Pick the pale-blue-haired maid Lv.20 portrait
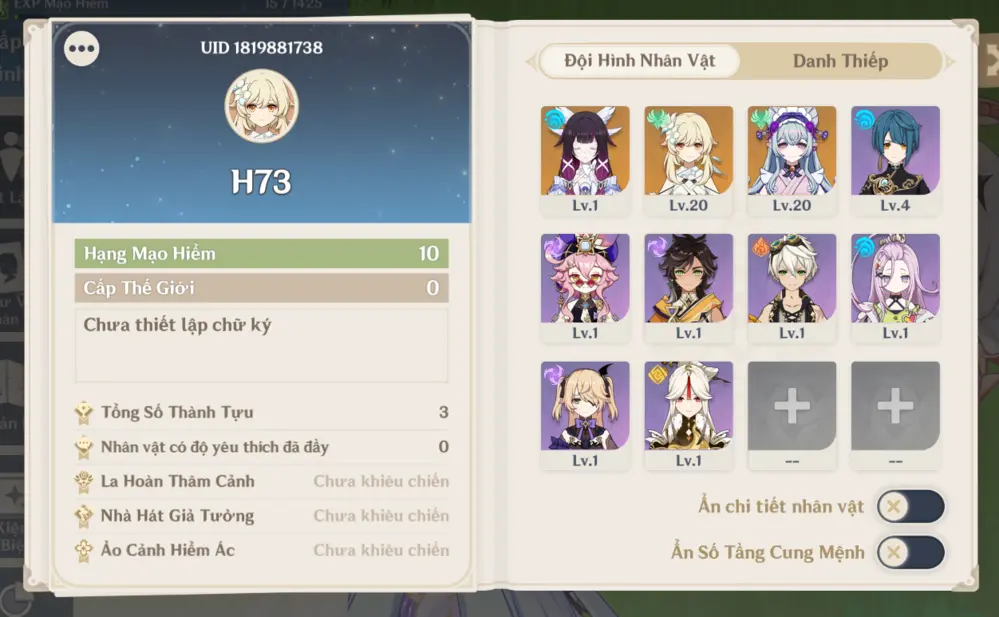This screenshot has width=999, height=617. click(x=791, y=151)
